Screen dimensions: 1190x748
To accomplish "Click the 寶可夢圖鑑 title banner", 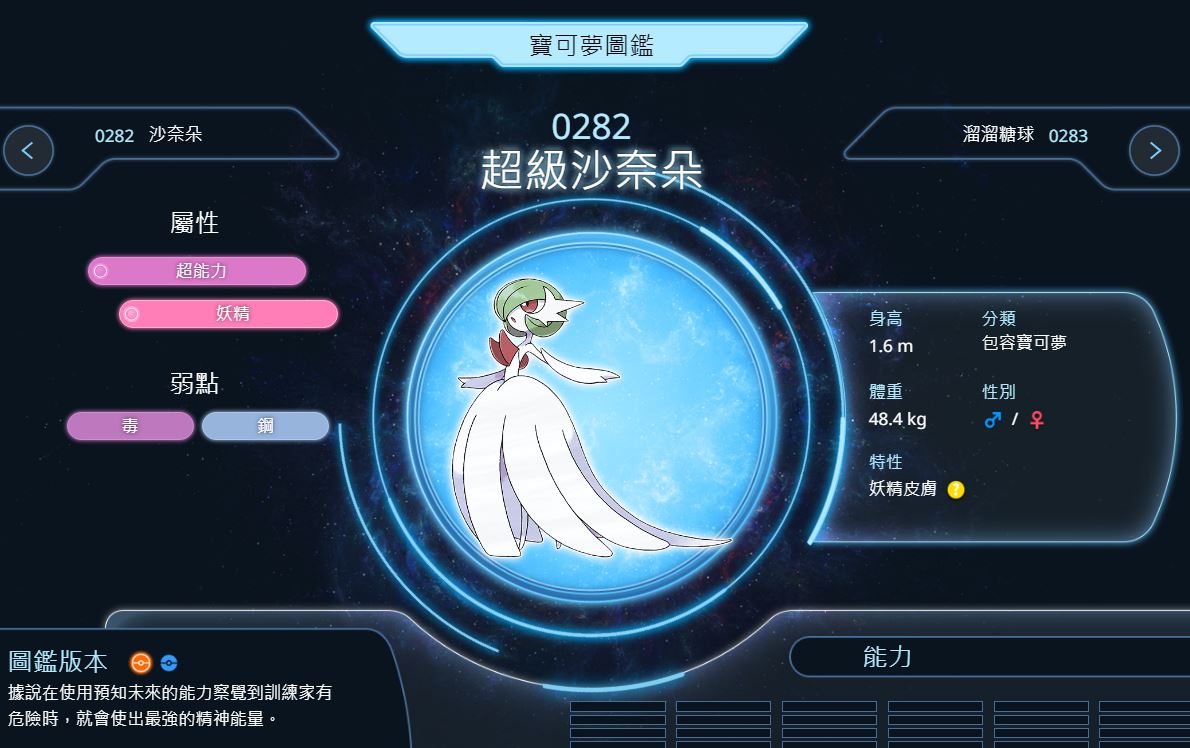I will [590, 45].
